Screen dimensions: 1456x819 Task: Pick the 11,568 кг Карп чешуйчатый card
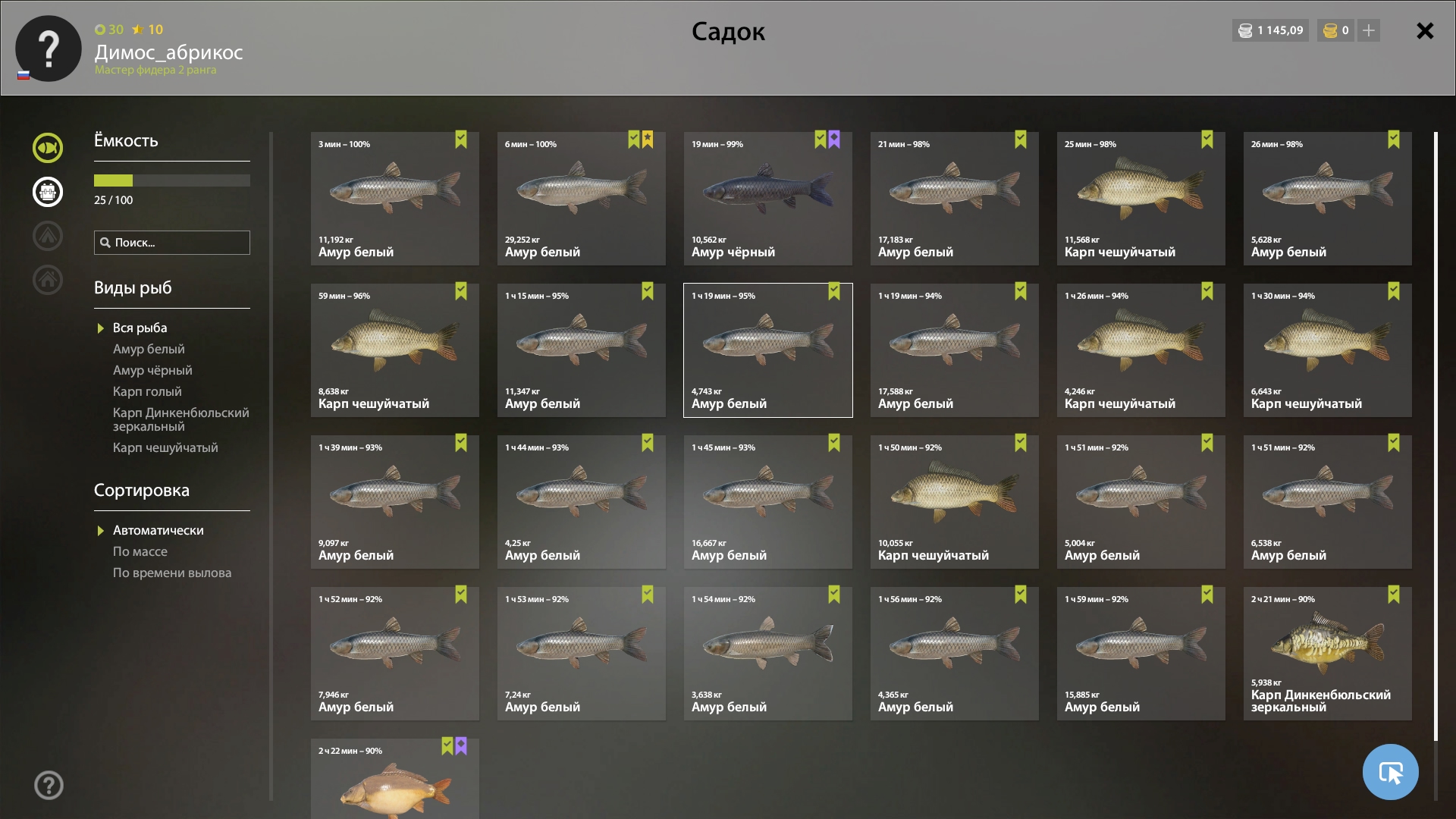pos(1141,199)
